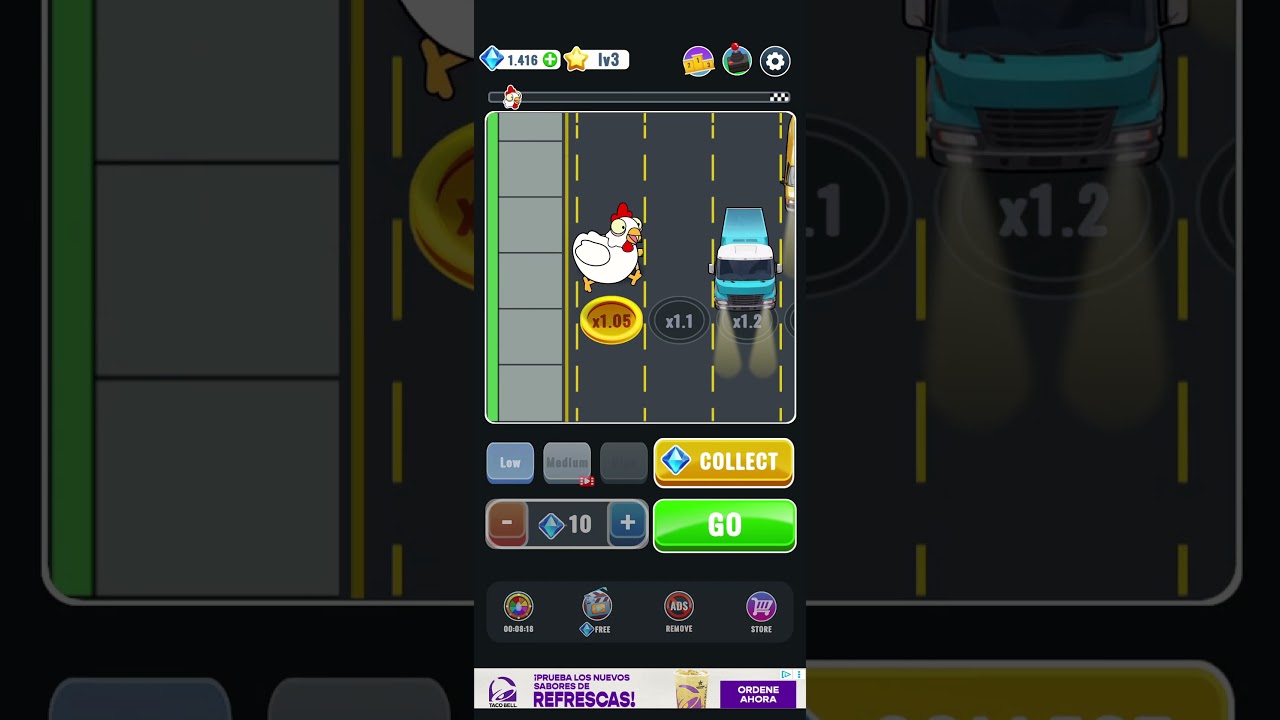
Task: Watch a video for free gems
Action: pos(597,607)
